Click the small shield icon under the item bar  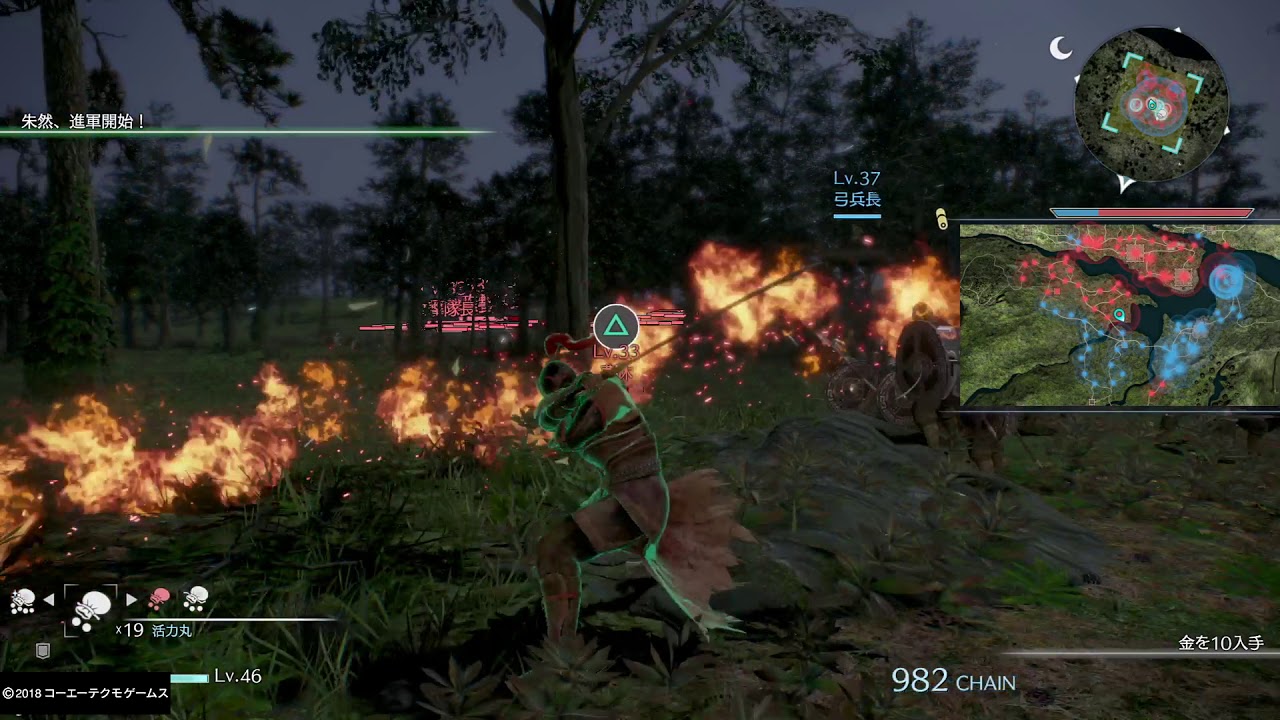click(43, 651)
